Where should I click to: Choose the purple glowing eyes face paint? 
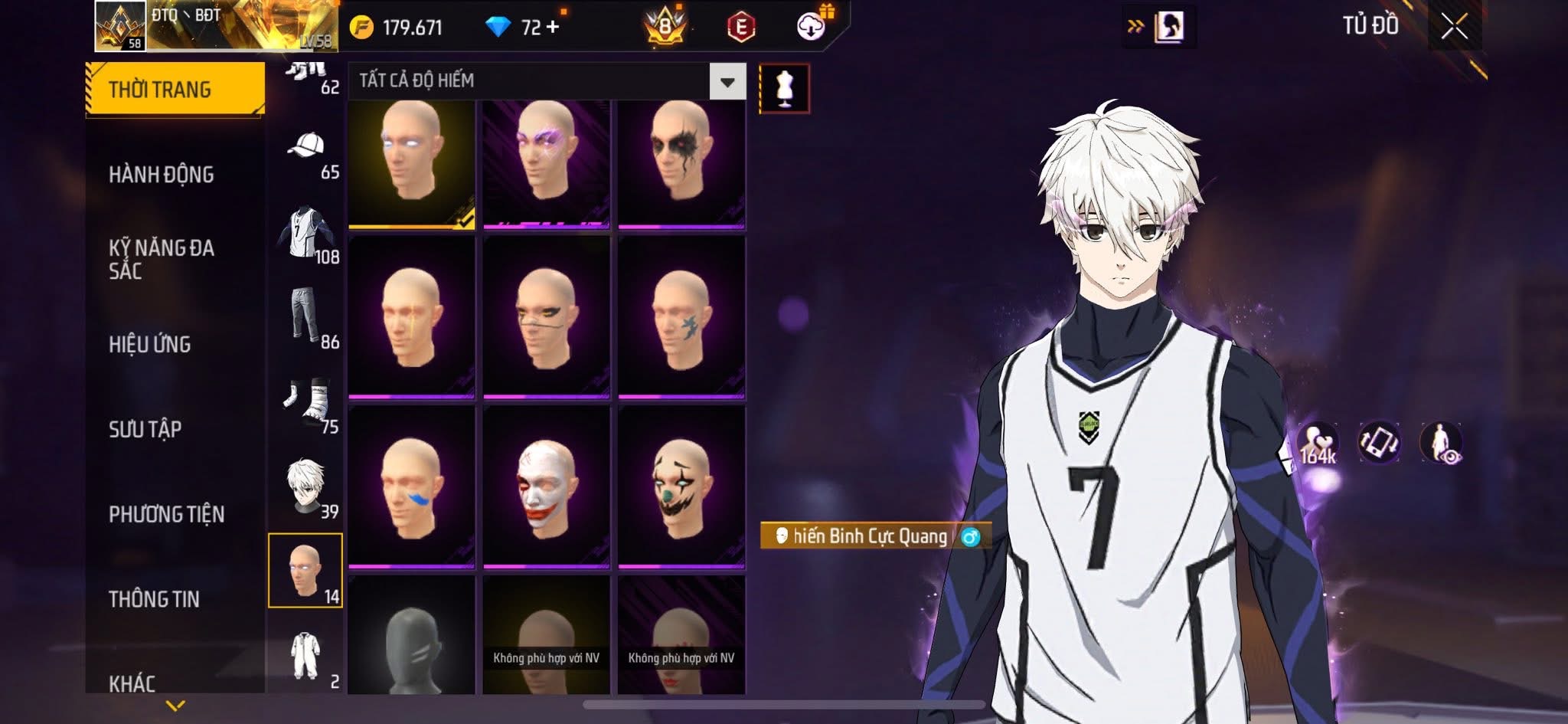[546, 162]
